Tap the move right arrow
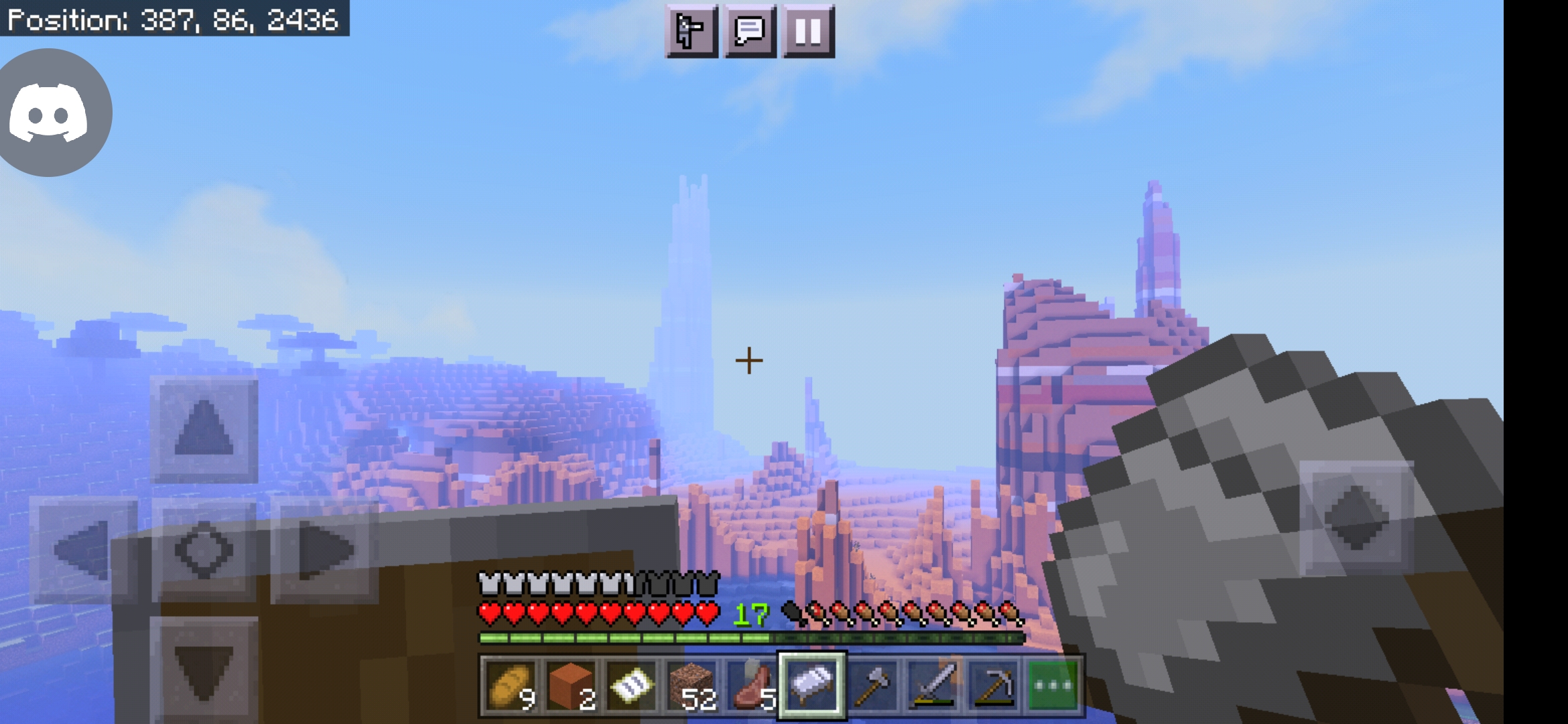The height and width of the screenshot is (724, 1568). (x=325, y=551)
